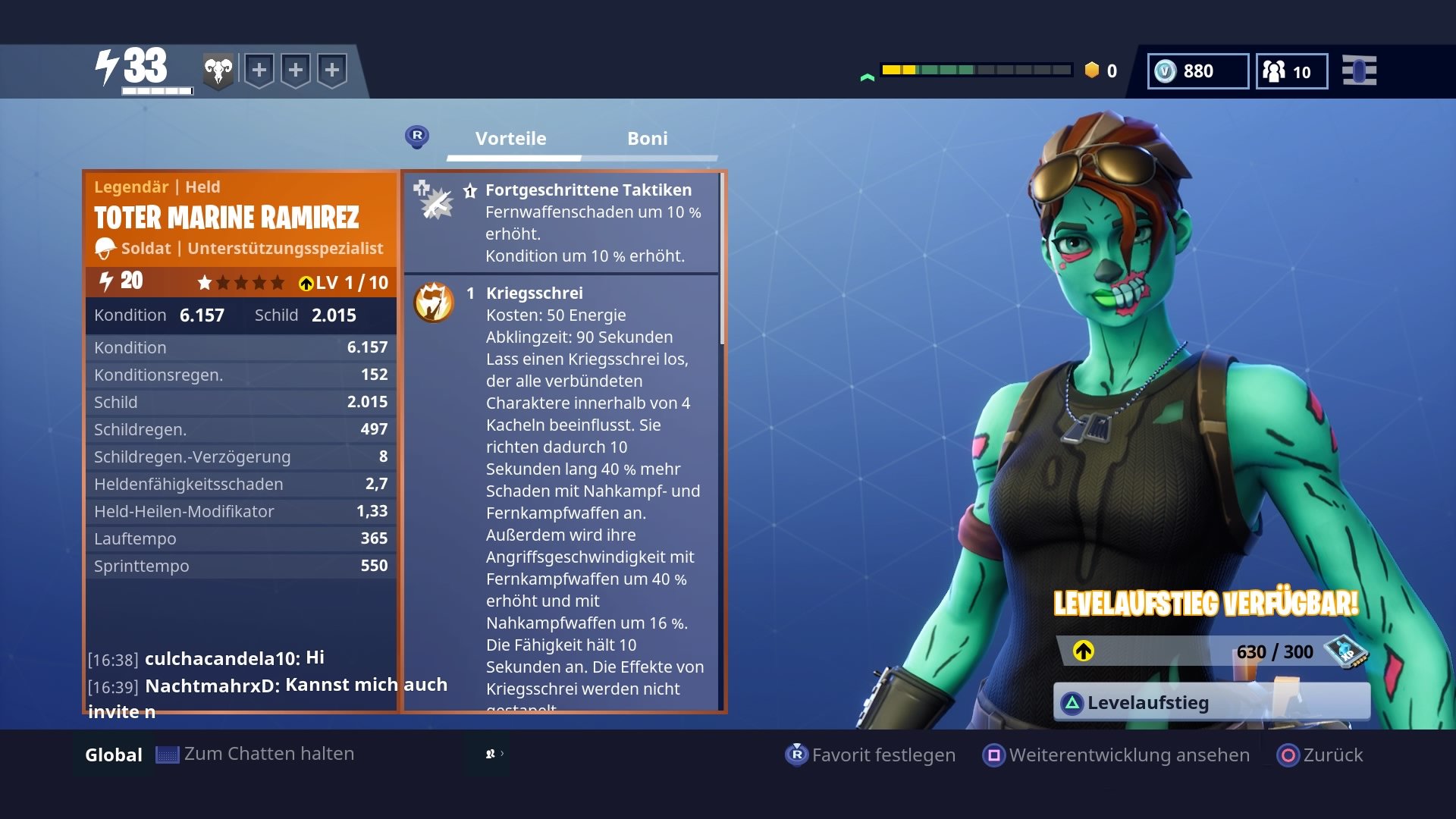Click the first empty squad slot plus sign

(x=261, y=70)
